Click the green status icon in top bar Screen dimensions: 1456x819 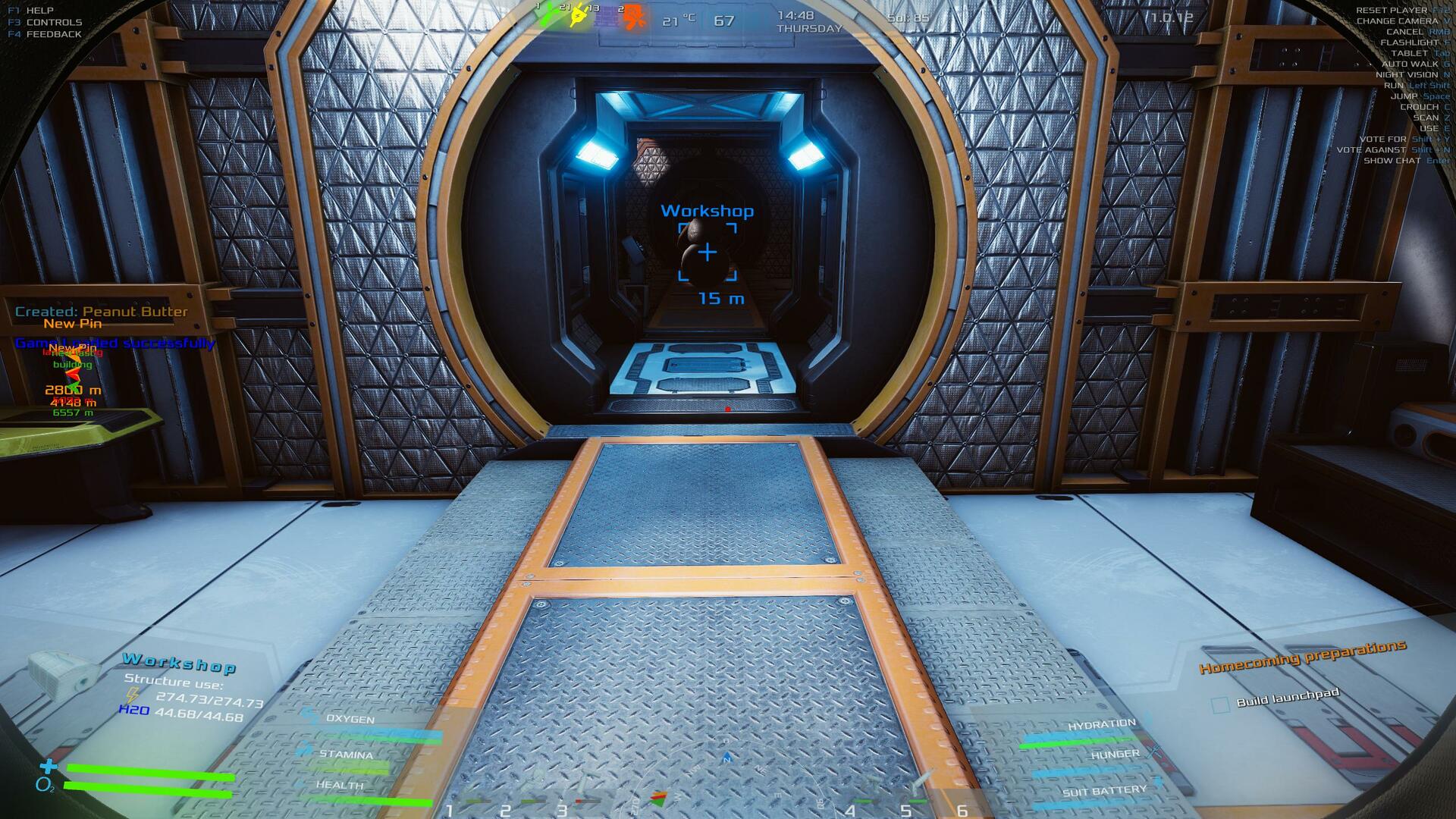tap(548, 15)
